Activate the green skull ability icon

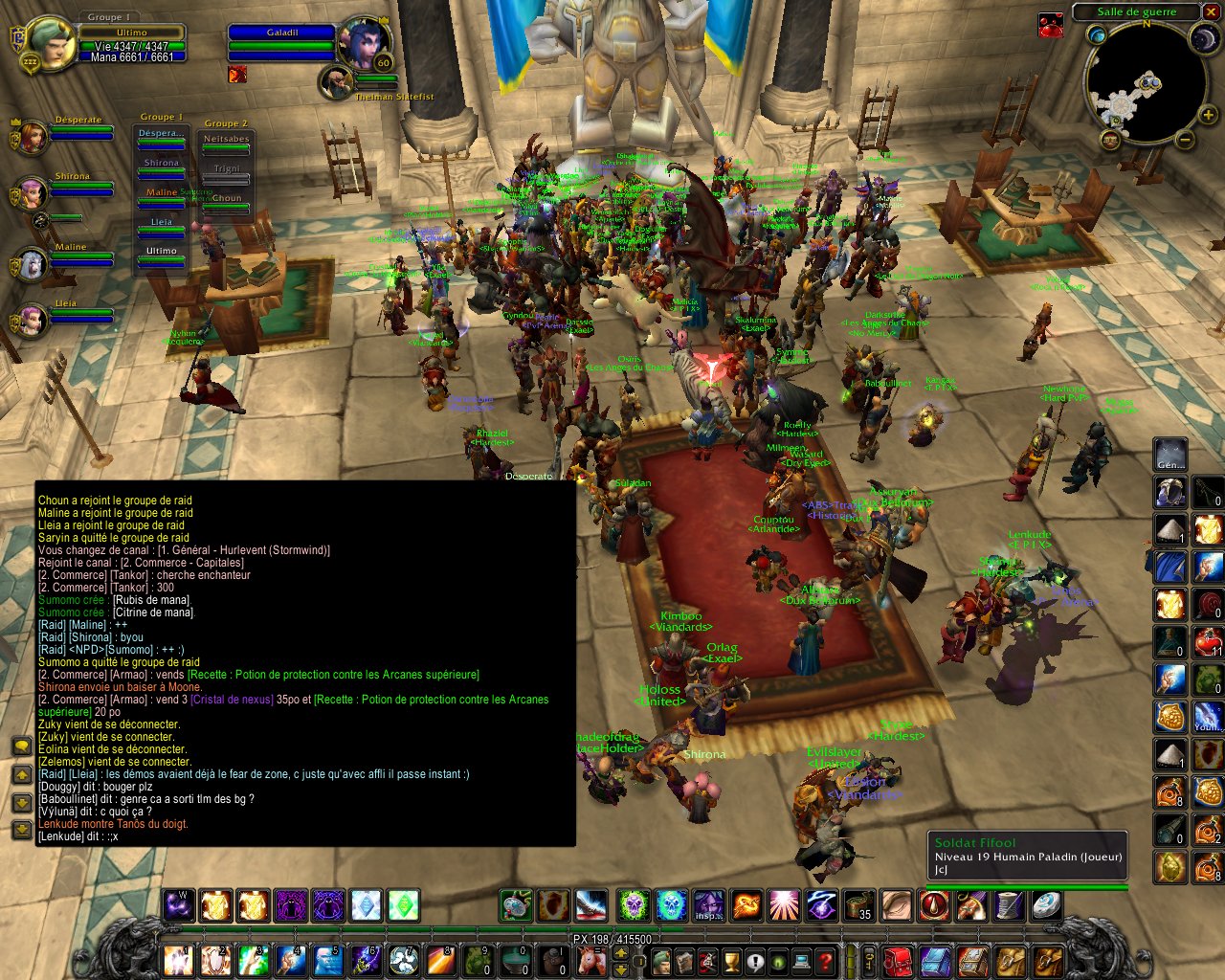click(633, 904)
